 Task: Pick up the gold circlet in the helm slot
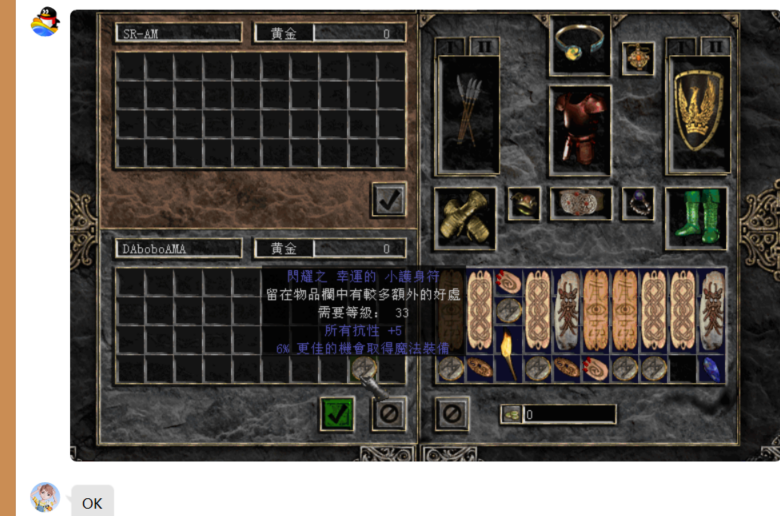[x=580, y=45]
